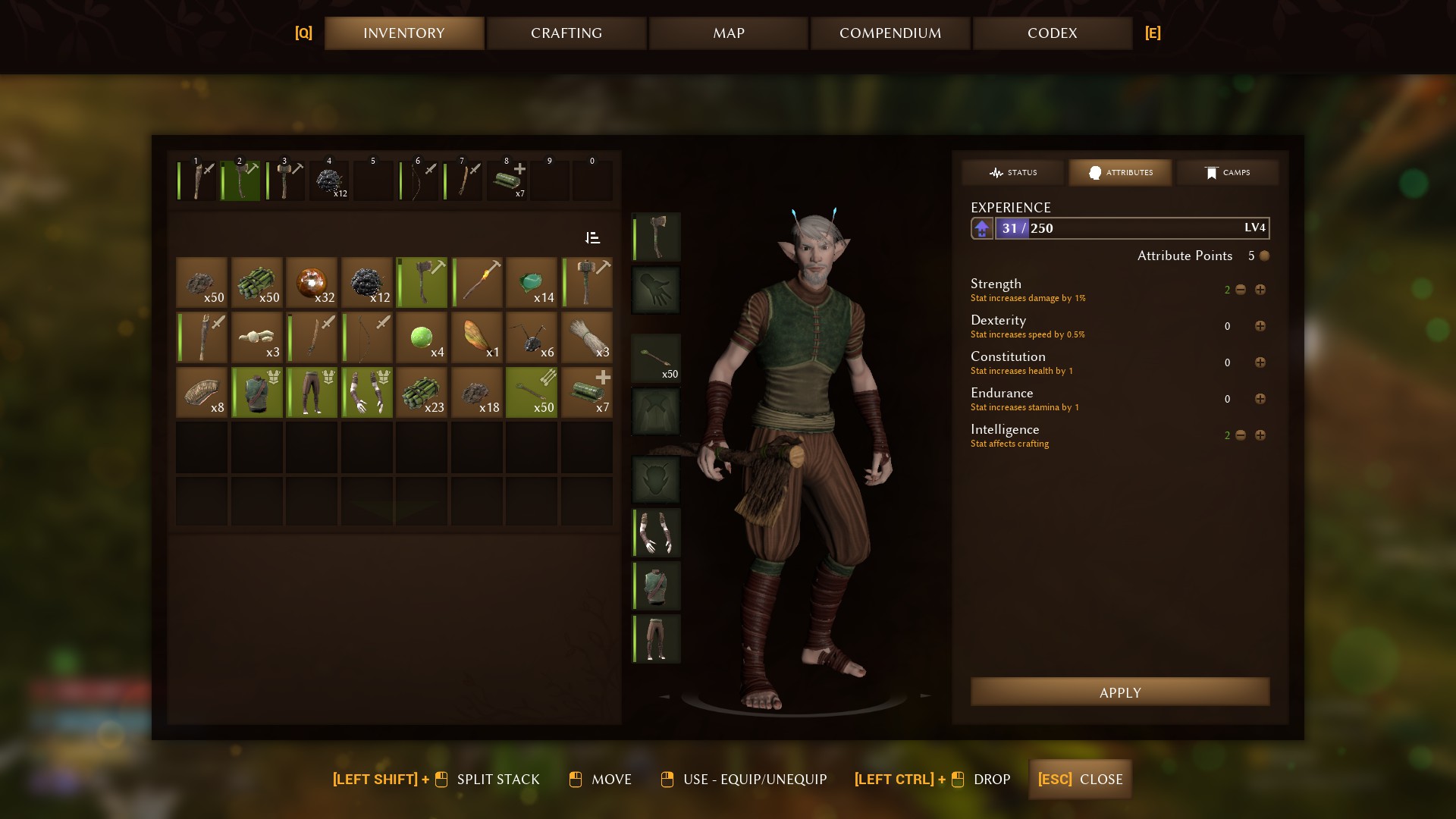Switch to the Codex tab
This screenshot has width=1456, height=819.
[1052, 33]
